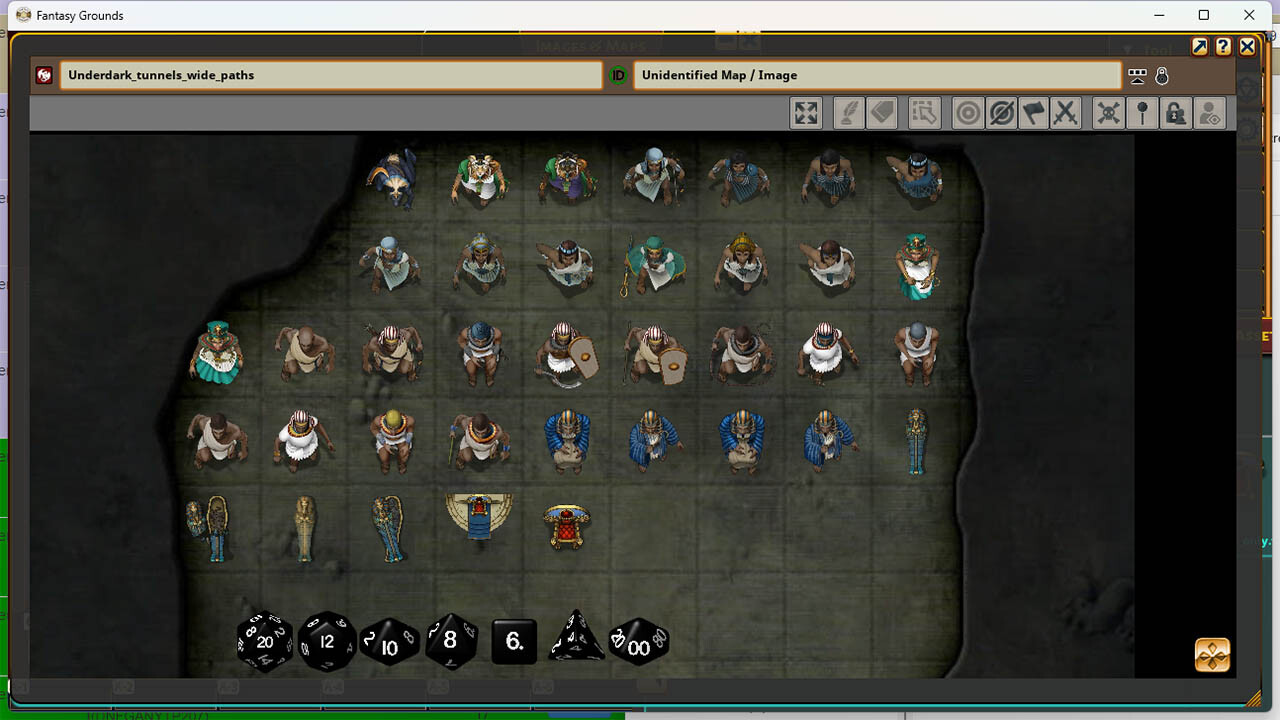Select the crossed swords toolbar tool
This screenshot has width=1280, height=720.
(1066, 113)
